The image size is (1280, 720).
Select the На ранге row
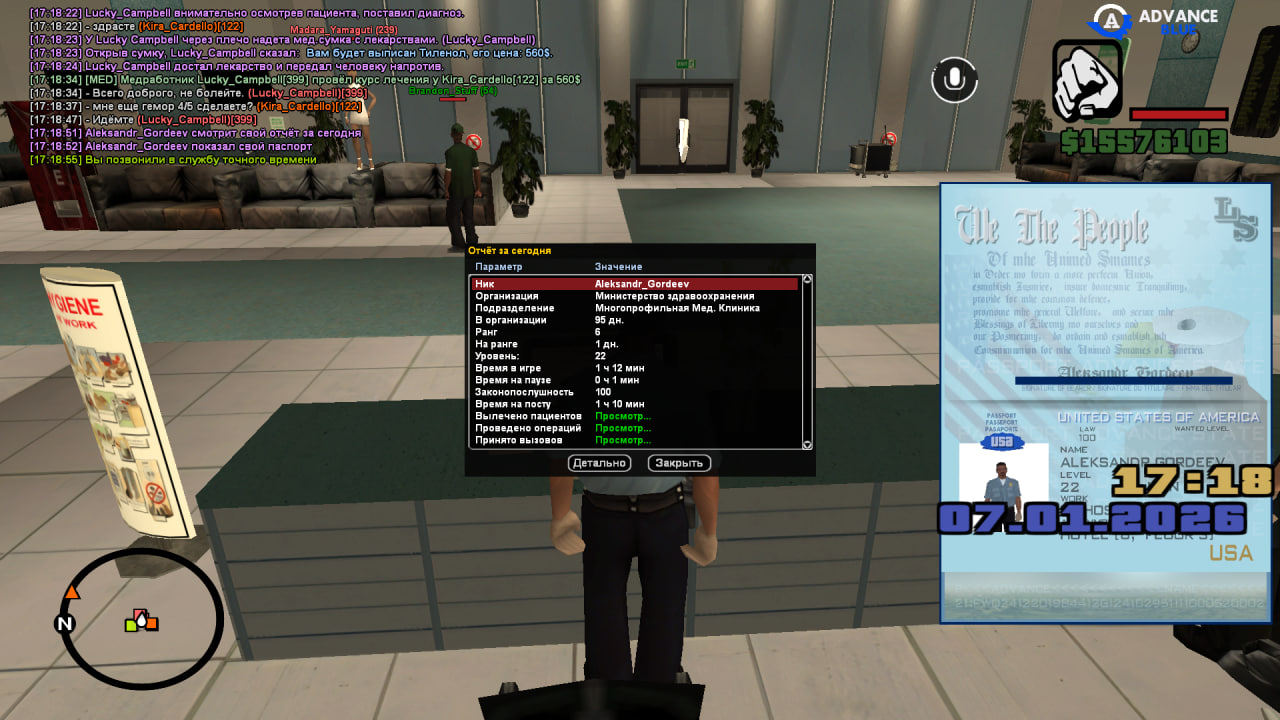[635, 344]
